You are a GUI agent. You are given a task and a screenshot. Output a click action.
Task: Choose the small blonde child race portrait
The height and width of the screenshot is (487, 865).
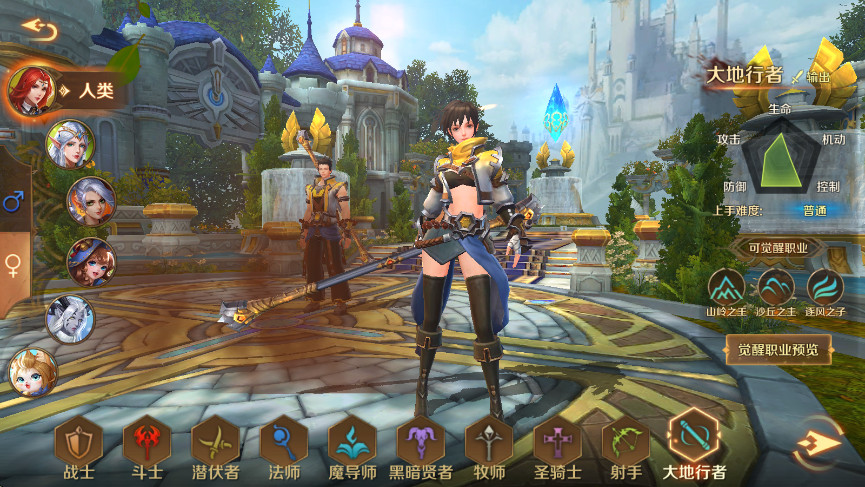coord(32,372)
